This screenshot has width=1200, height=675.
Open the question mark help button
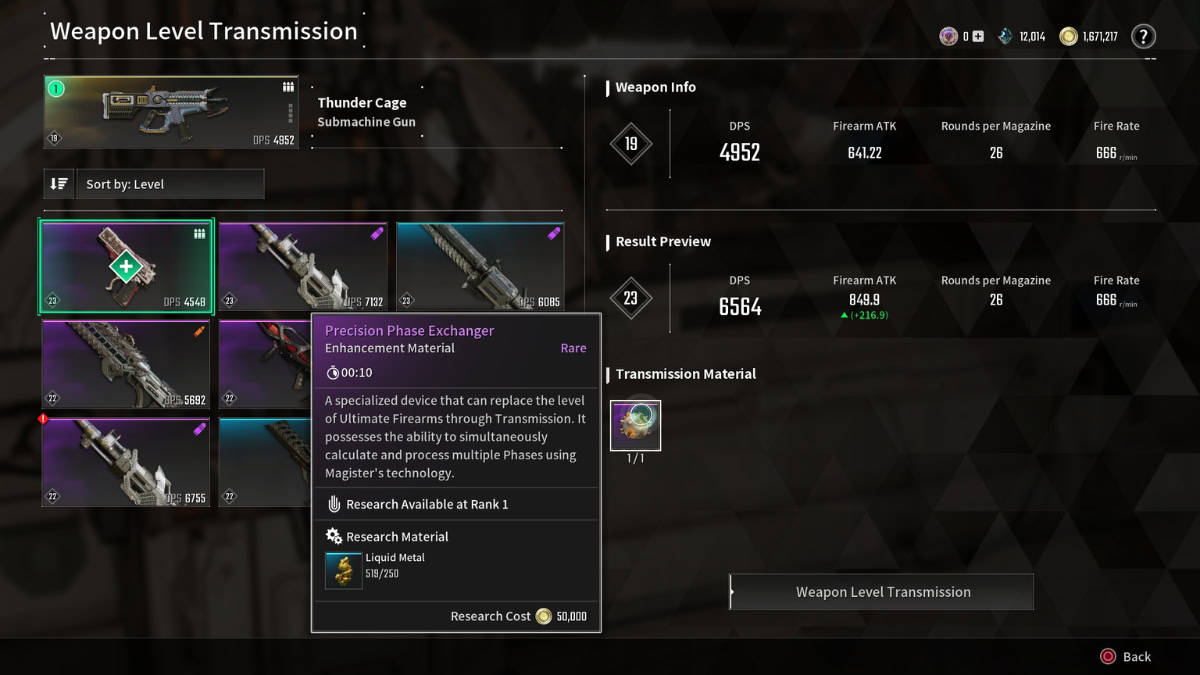click(x=1143, y=37)
